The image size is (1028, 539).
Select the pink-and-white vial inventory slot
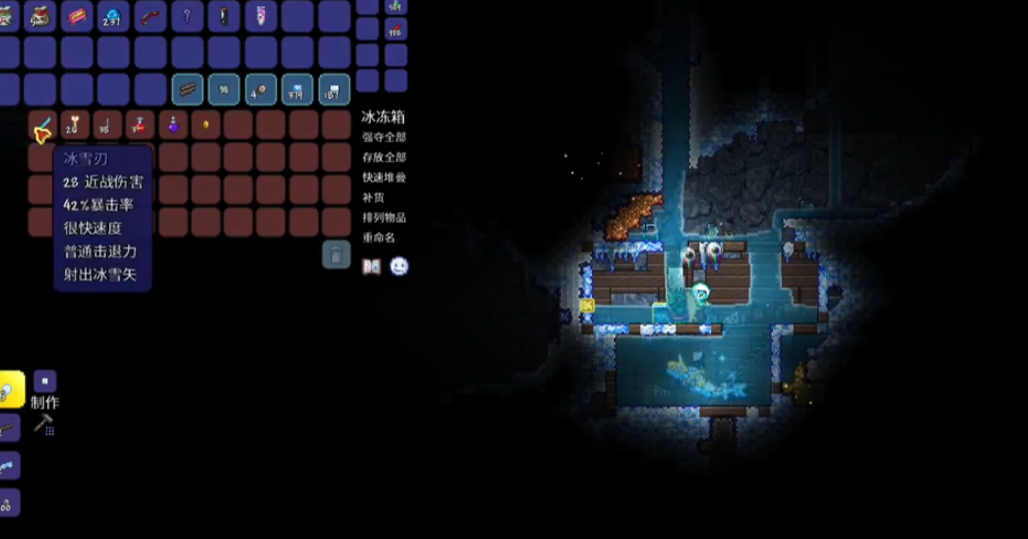260,16
